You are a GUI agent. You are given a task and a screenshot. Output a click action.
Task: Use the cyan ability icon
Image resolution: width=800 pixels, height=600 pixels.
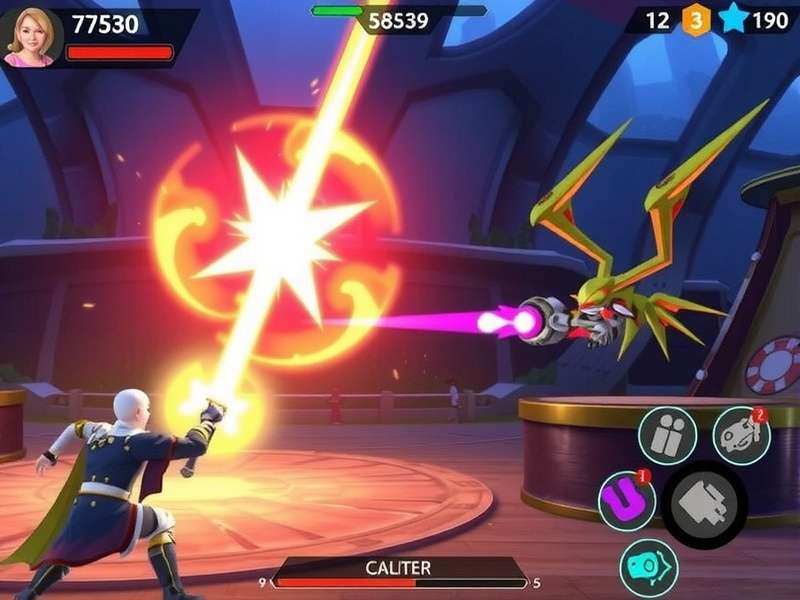click(648, 567)
